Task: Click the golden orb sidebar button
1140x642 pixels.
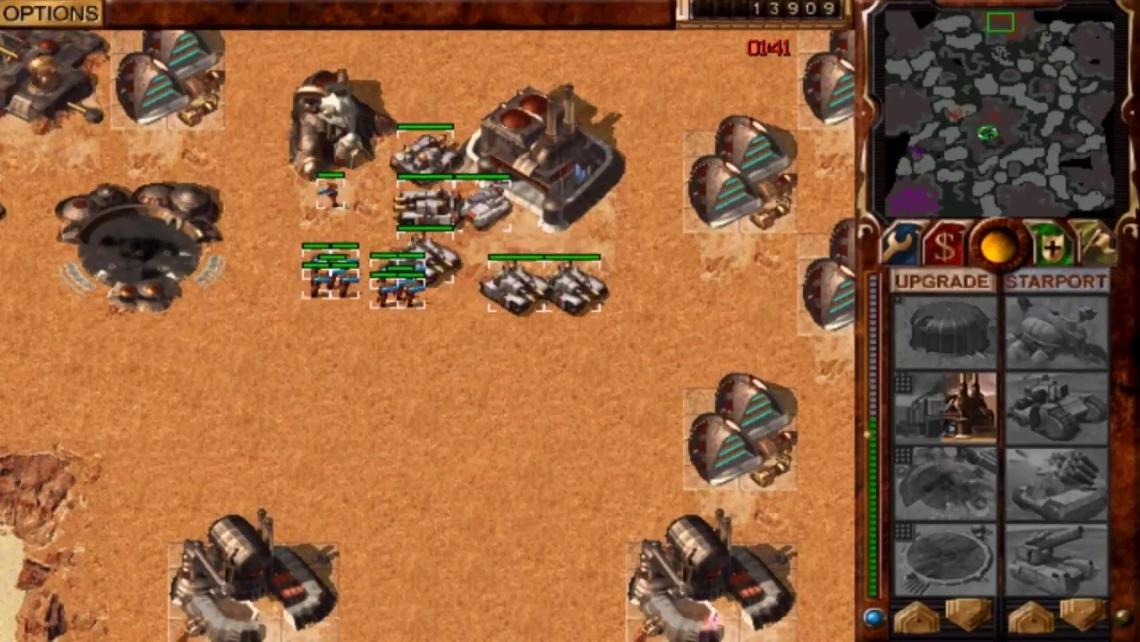Action: click(998, 244)
